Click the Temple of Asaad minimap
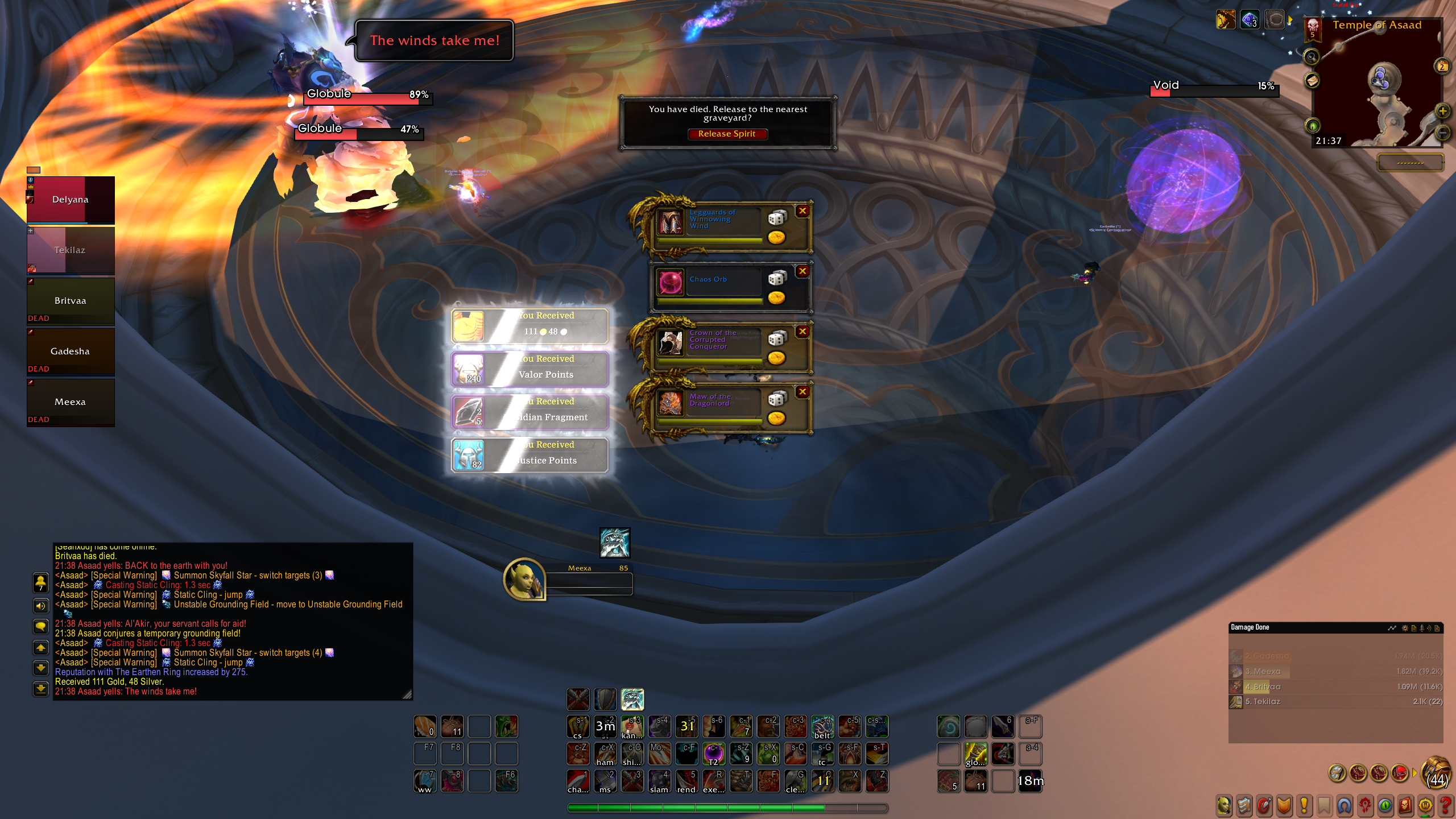The image size is (1456, 819). tap(1376, 91)
